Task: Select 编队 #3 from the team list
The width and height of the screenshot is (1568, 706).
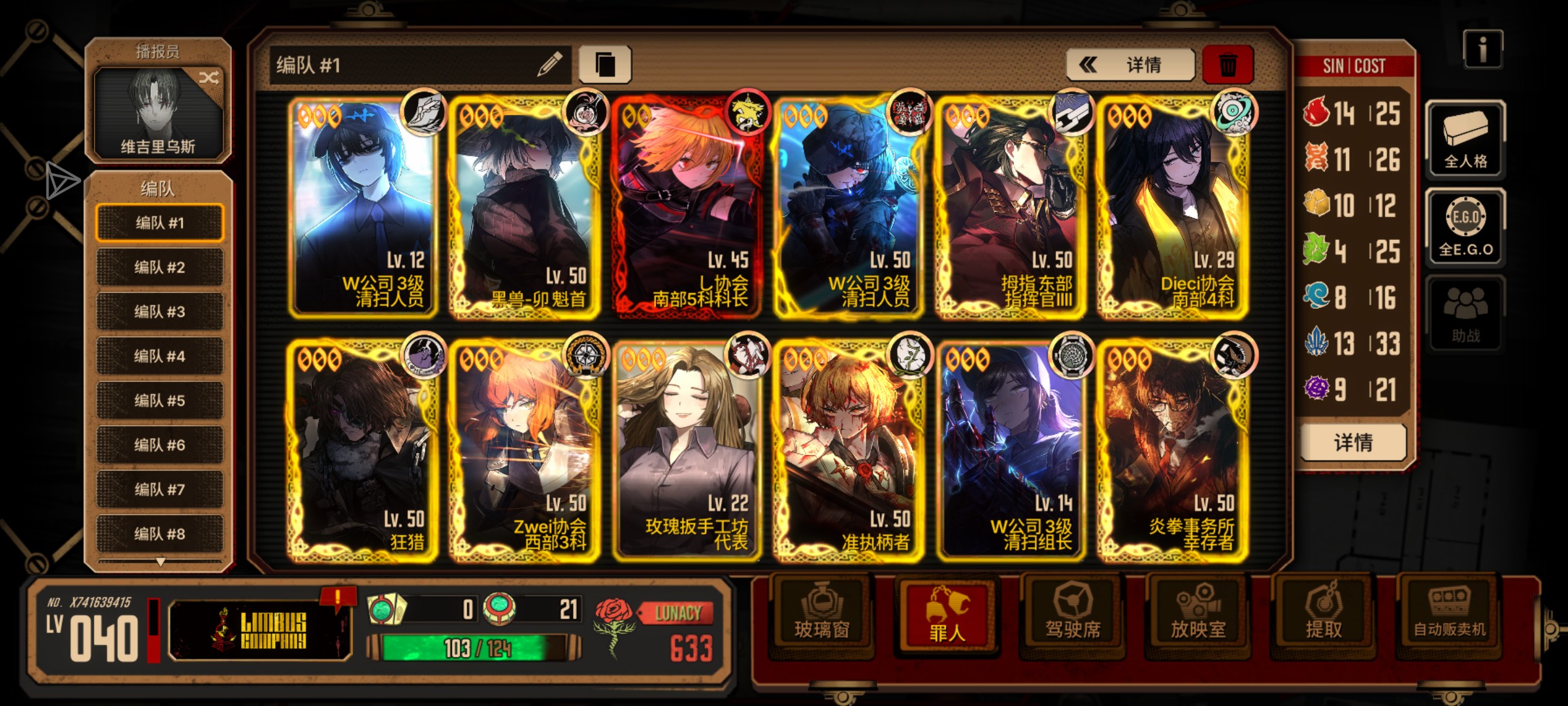Action: coord(159,312)
